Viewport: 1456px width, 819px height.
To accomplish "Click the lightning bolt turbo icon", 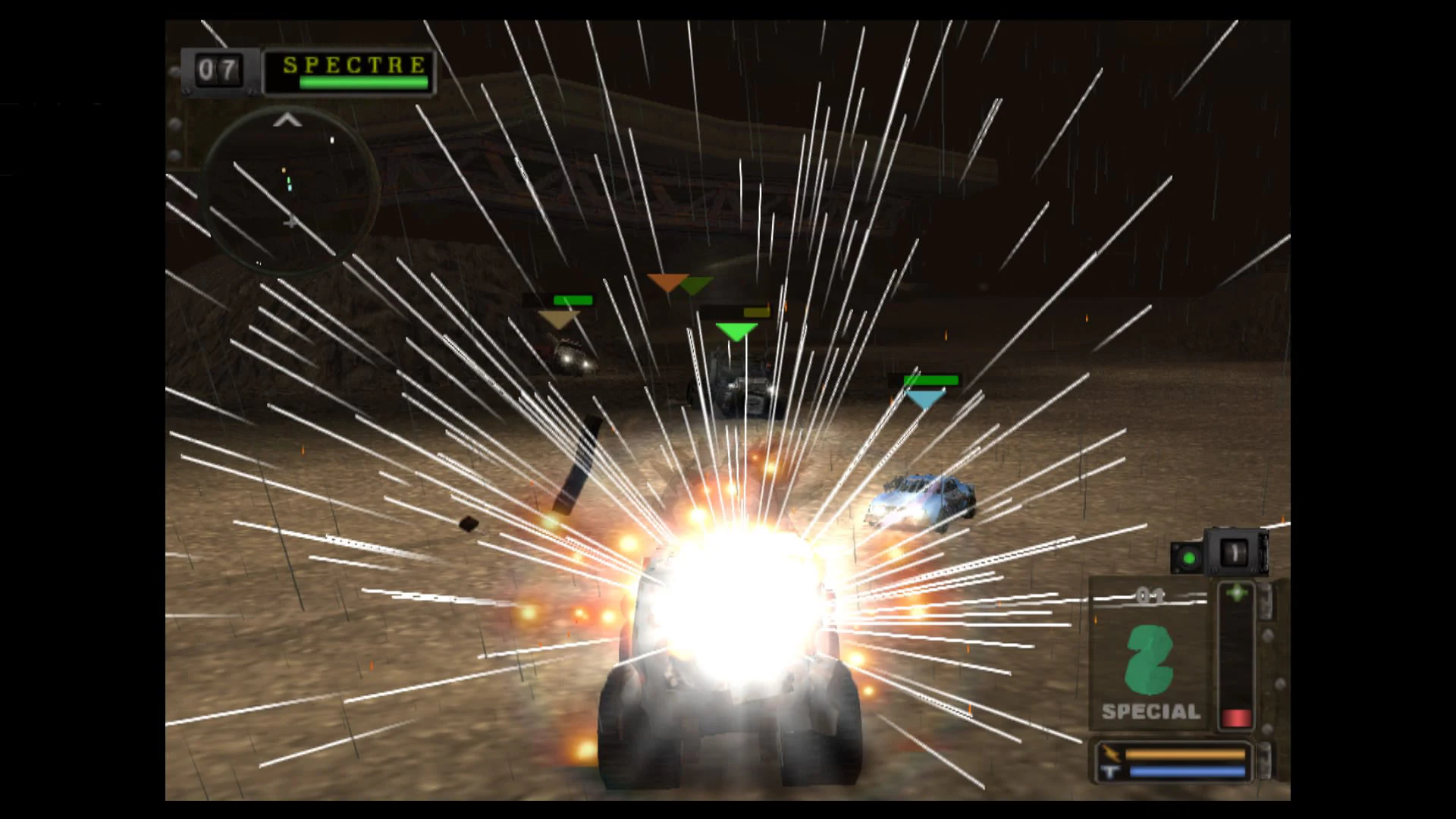I will tap(1112, 753).
